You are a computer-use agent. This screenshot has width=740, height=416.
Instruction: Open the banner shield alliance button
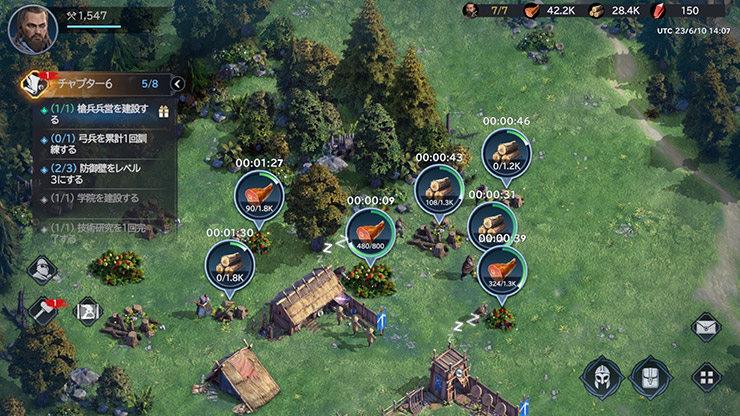click(650, 377)
